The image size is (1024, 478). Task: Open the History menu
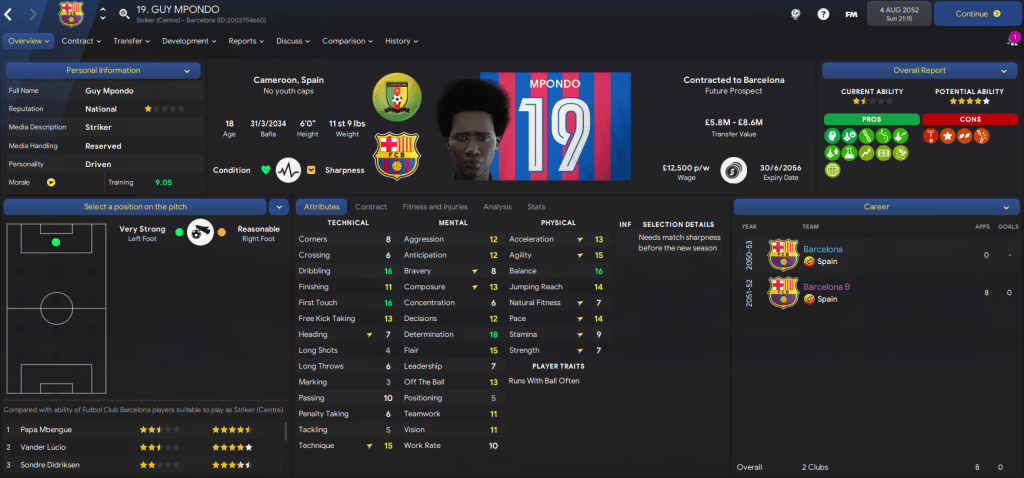point(401,41)
